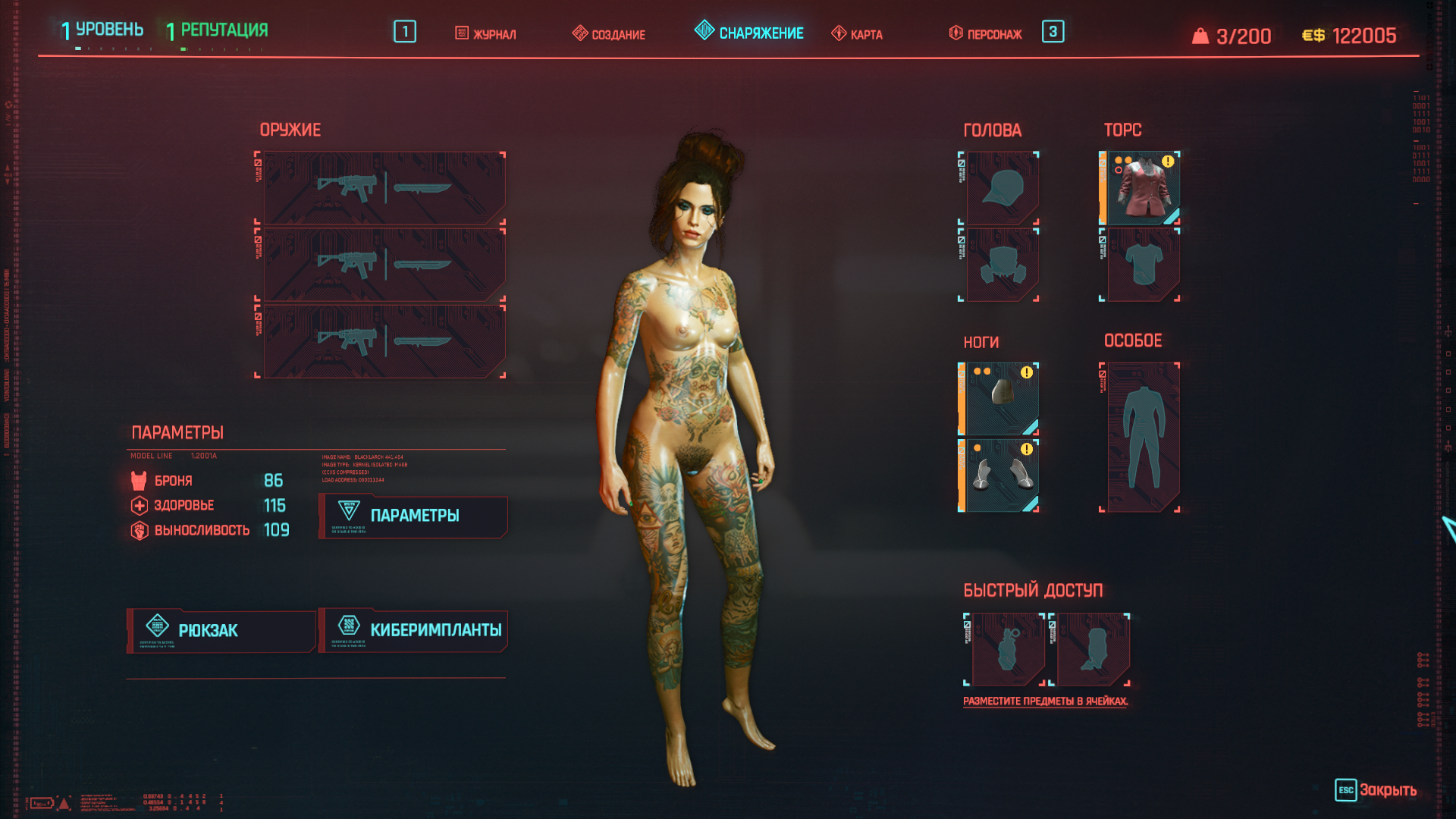
Task: Switch to the Создание tab
Action: point(609,34)
